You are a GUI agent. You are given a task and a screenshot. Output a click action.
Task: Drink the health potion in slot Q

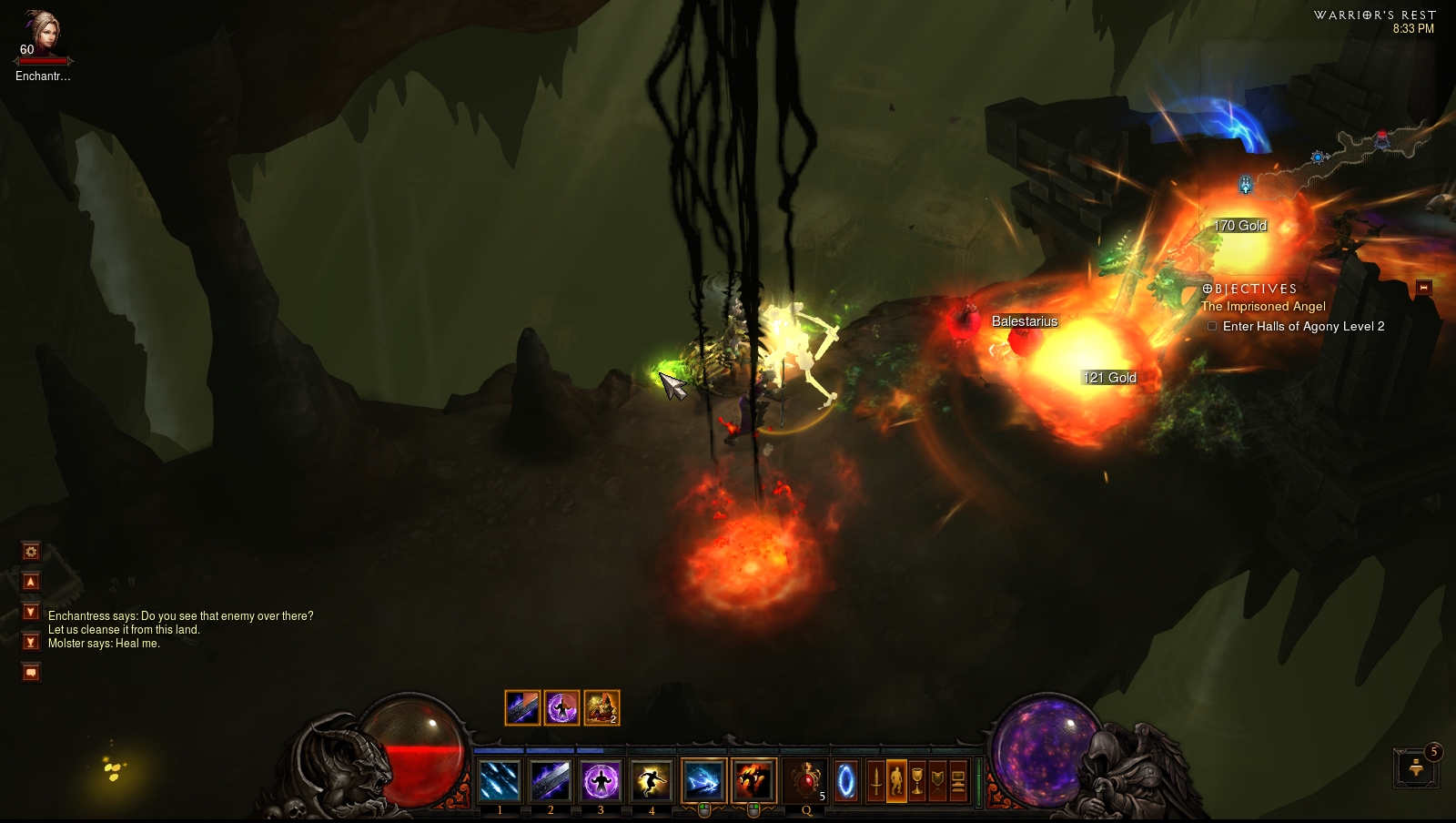pos(806,780)
